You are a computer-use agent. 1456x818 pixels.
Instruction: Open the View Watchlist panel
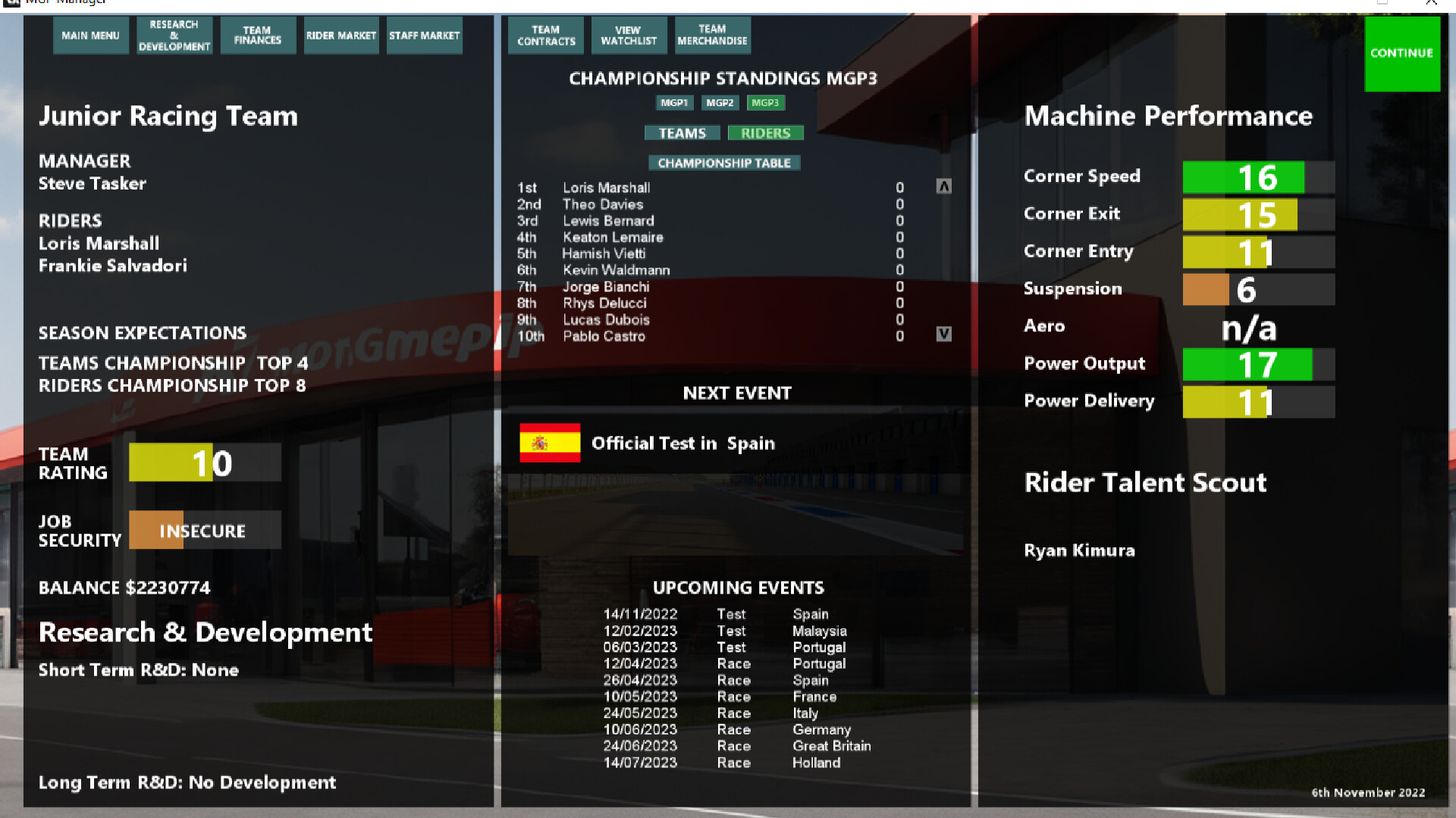point(629,35)
